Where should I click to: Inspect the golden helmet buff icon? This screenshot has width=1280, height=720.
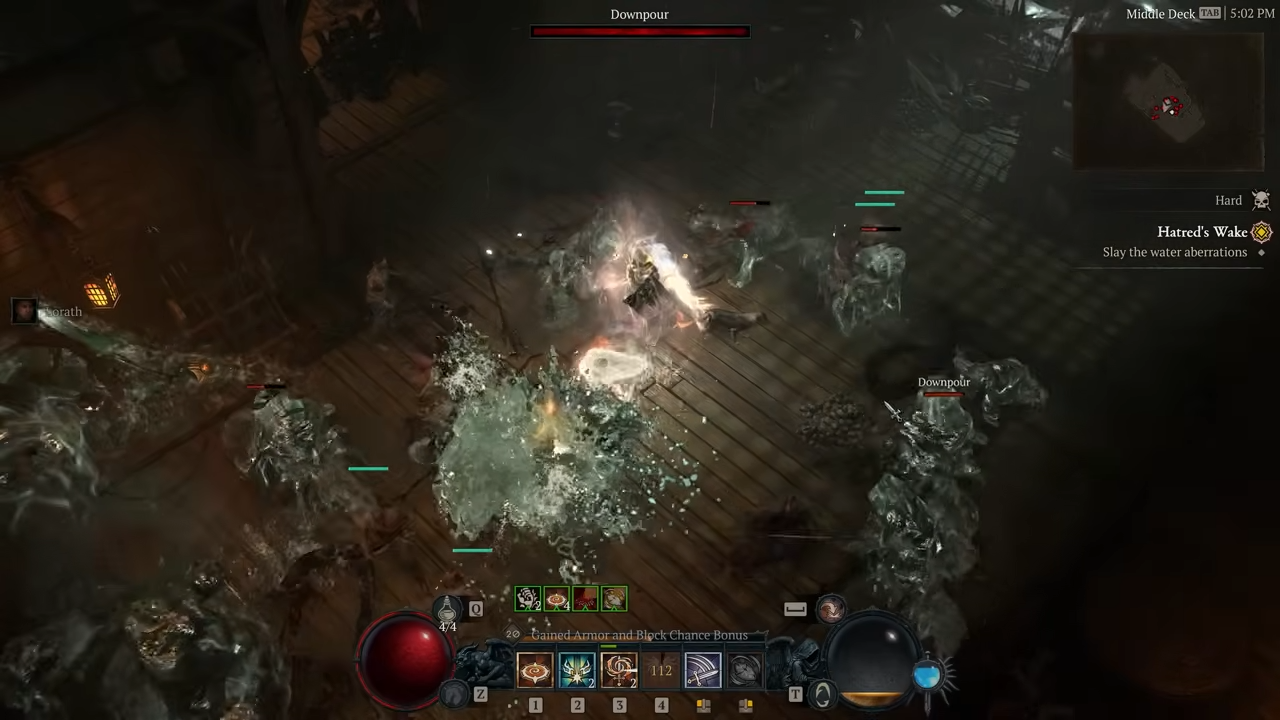point(615,599)
